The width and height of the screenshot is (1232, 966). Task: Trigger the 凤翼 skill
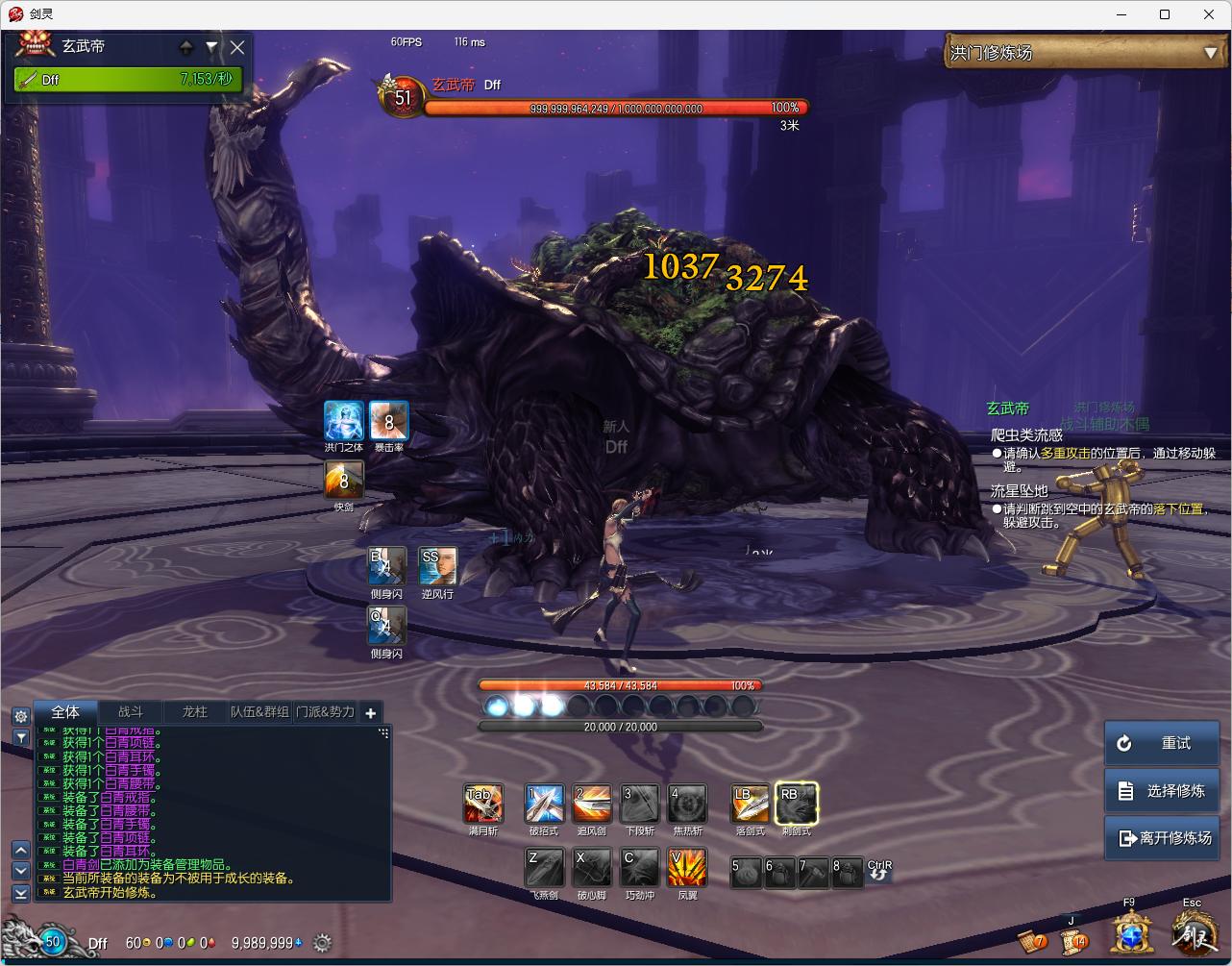tap(687, 868)
